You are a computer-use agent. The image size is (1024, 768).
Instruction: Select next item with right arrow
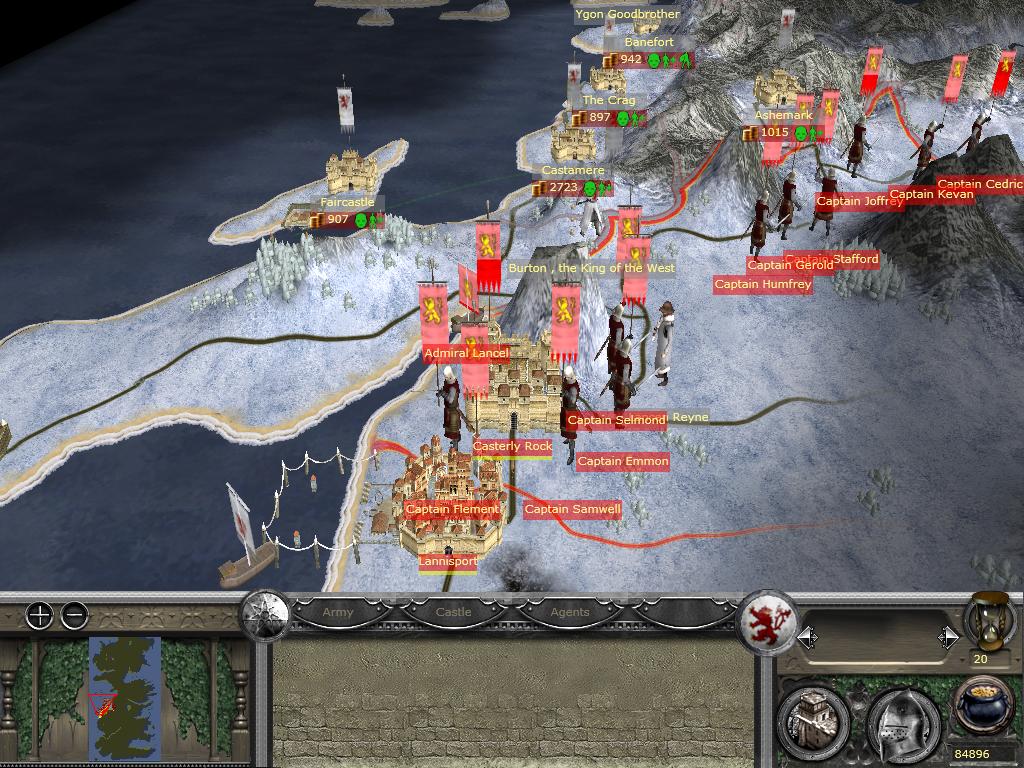(948, 637)
